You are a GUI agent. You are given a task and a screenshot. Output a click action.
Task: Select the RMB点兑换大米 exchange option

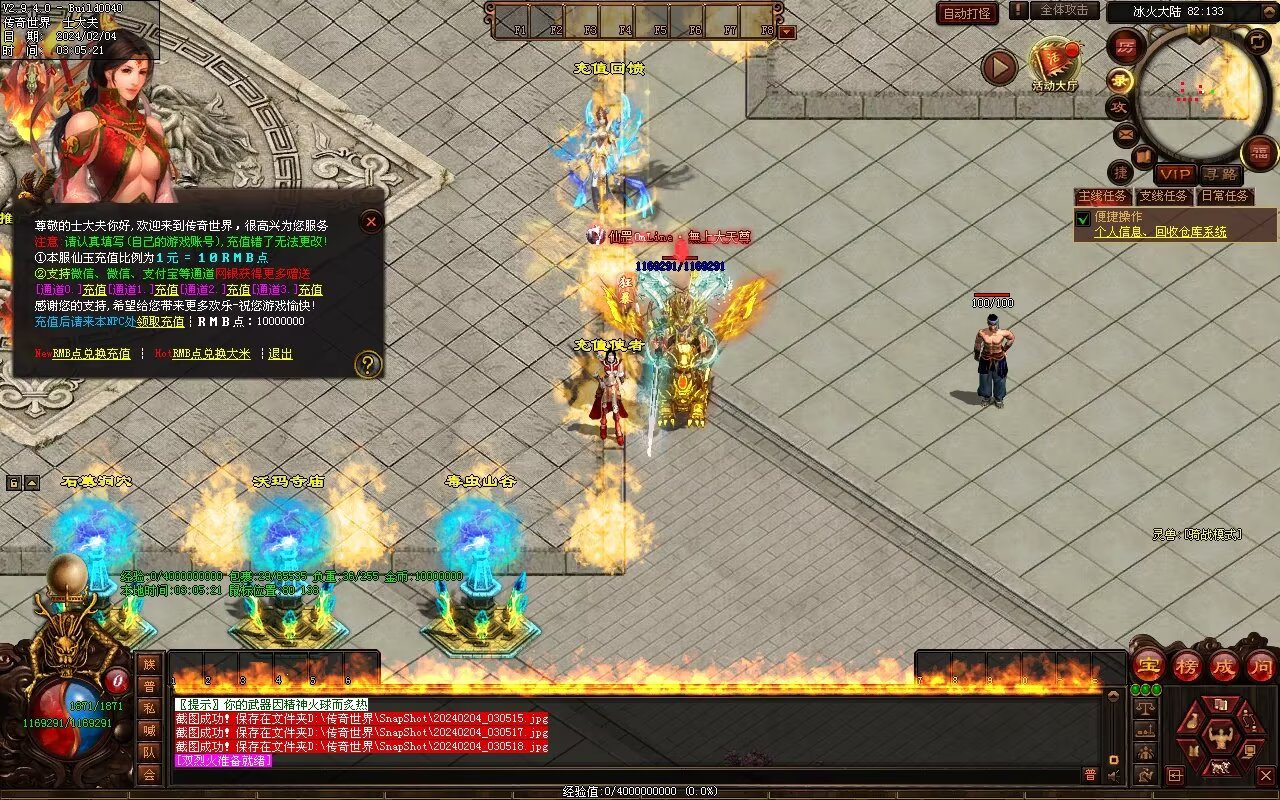pos(211,354)
